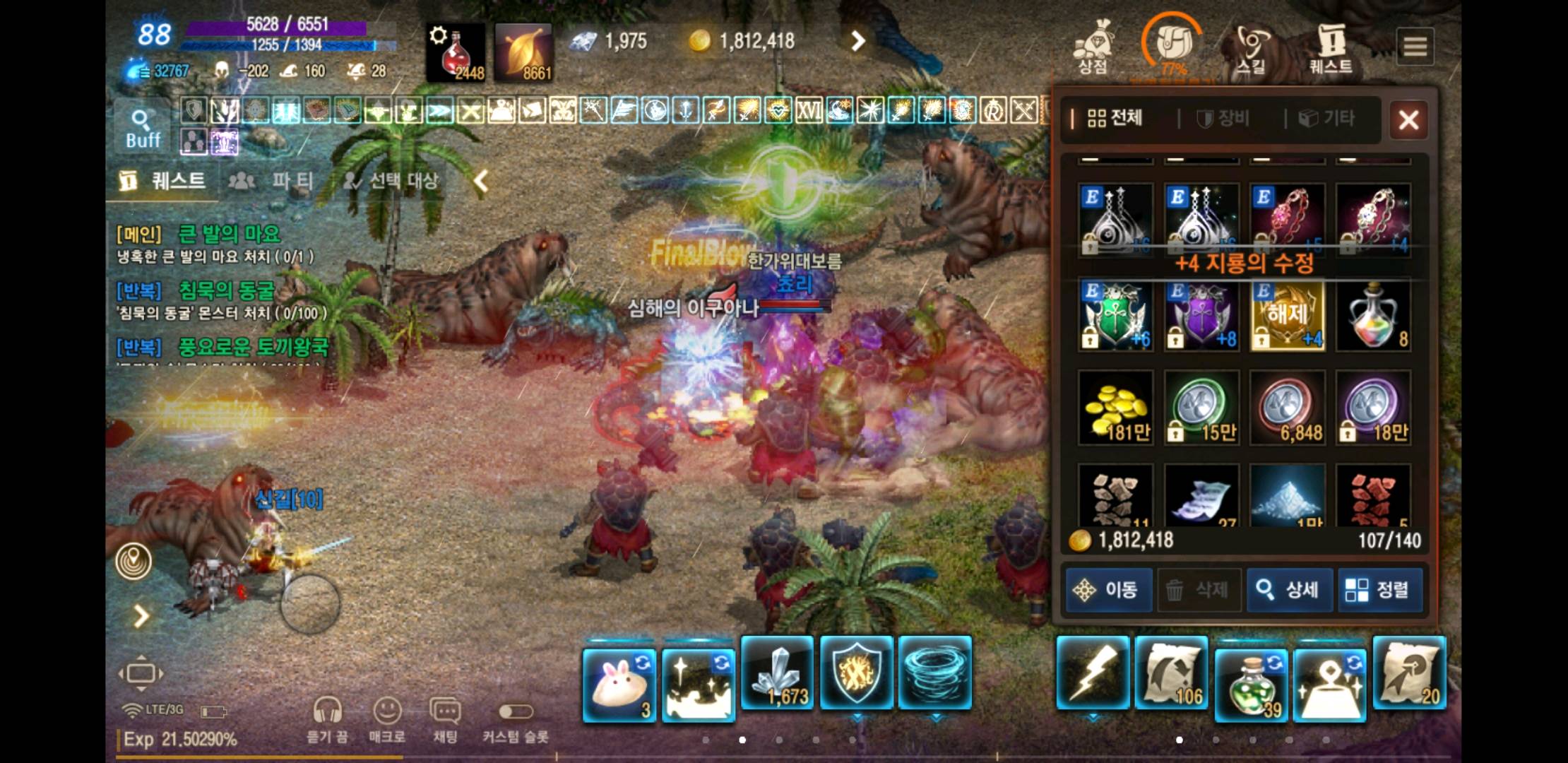
Task: Open the 퀘스트 icon at top right
Action: 1331,44
